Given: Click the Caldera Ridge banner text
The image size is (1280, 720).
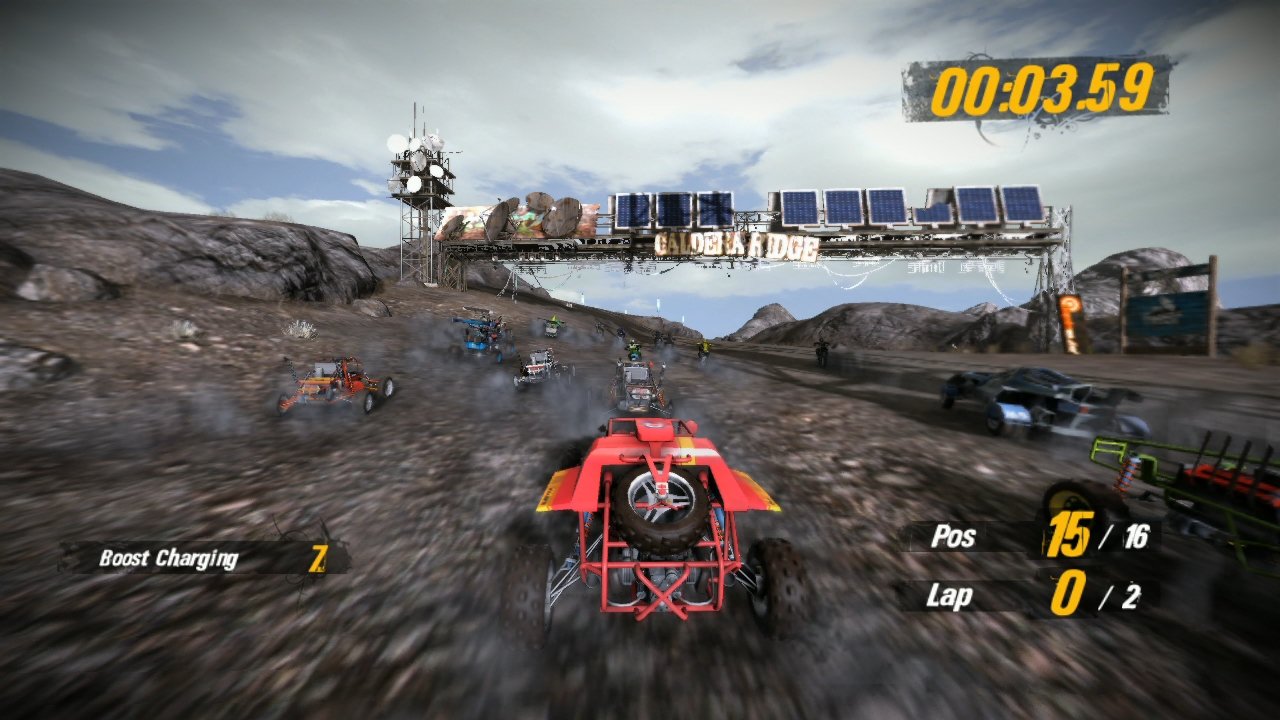Looking at the screenshot, I should 738,243.
